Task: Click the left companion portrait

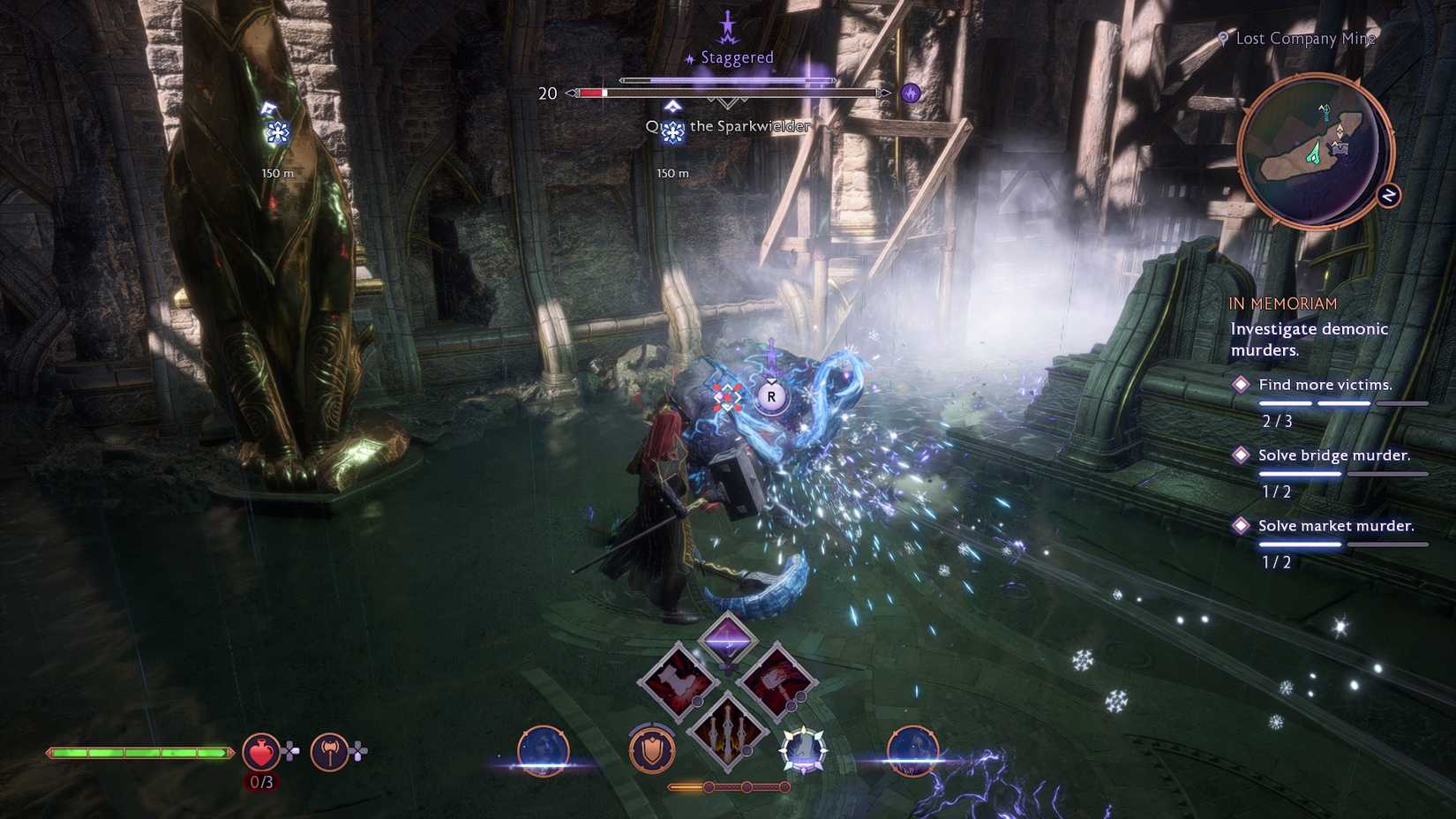Action: coord(544,751)
